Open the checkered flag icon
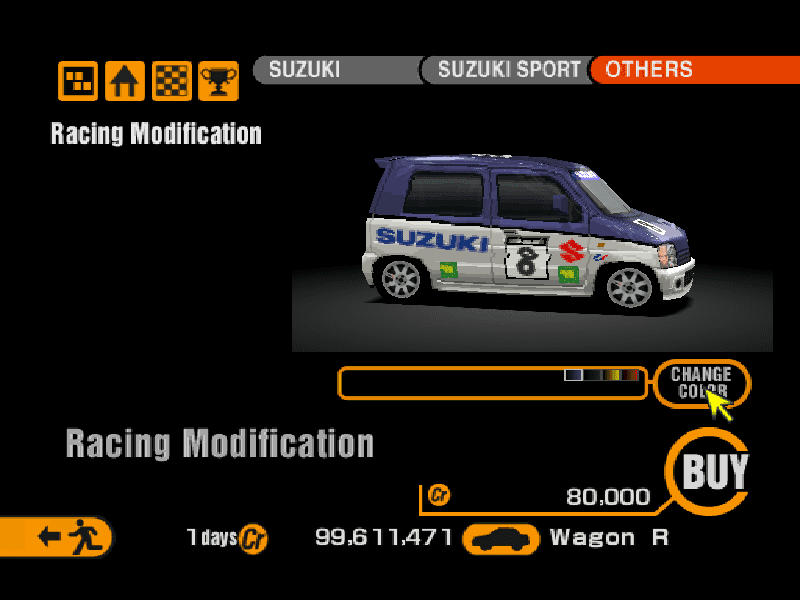This screenshot has width=800, height=600. coord(172,82)
